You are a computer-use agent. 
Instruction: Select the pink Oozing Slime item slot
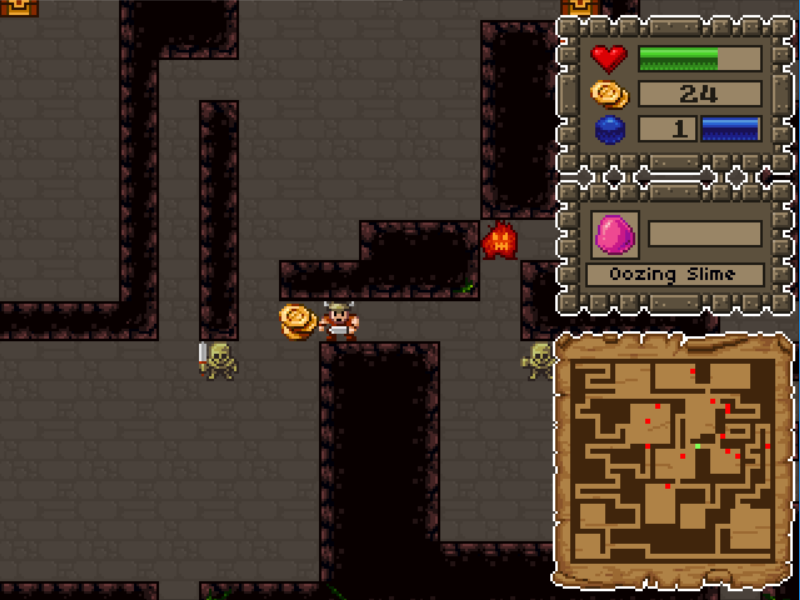click(614, 235)
